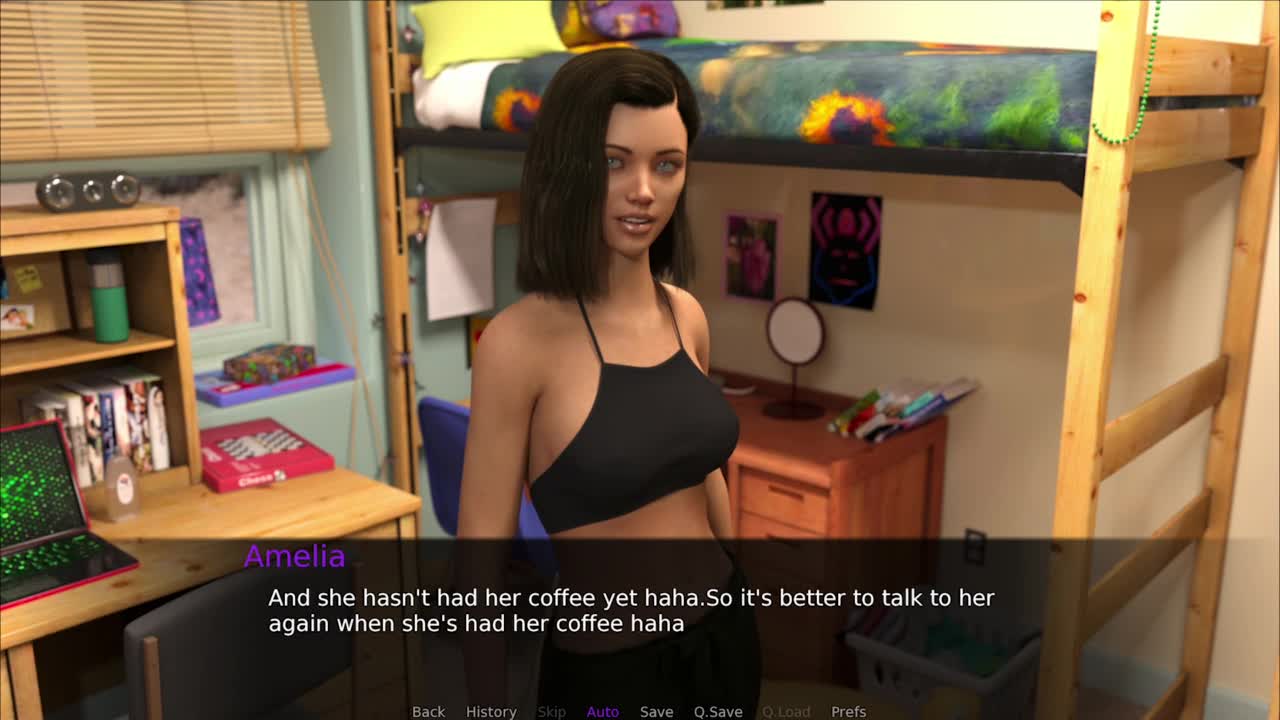Open the dialogue History log
This screenshot has height=720, width=1280.
pos(491,711)
